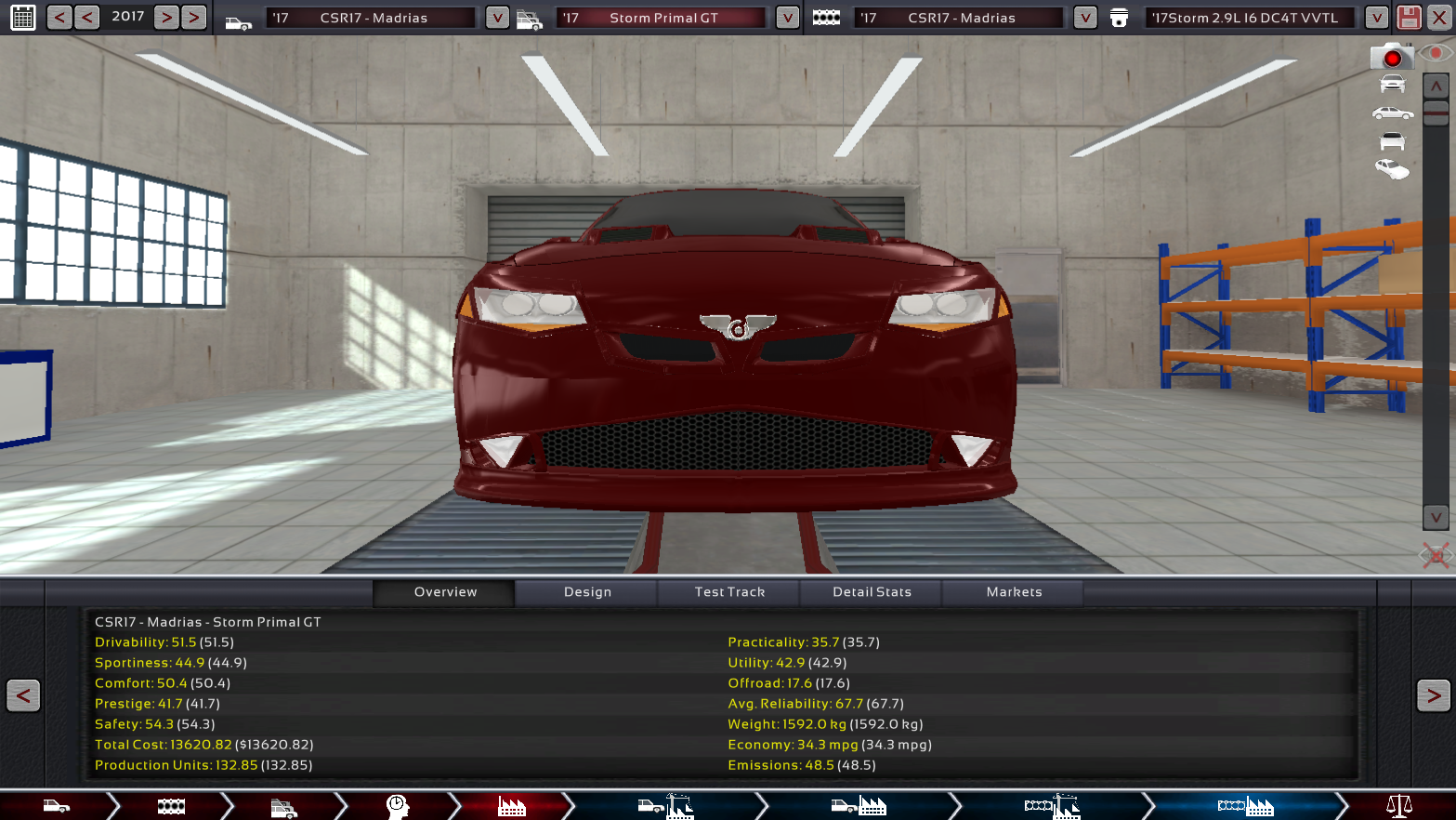
Task: Expand the Storm Primal GT trim dropdown
Action: point(787,18)
